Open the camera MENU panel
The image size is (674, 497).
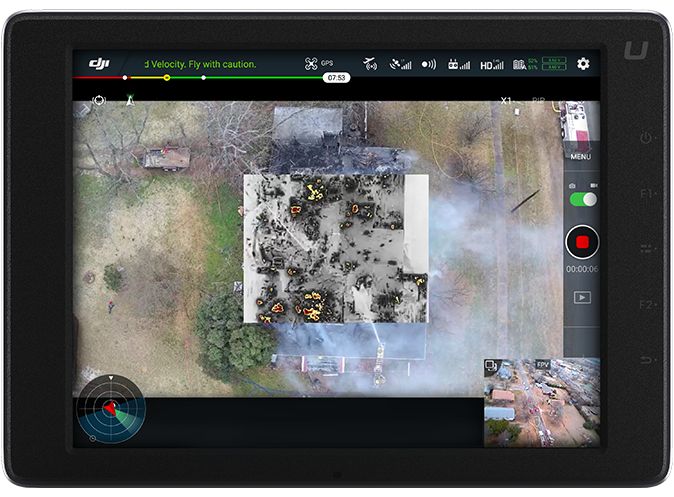(580, 157)
